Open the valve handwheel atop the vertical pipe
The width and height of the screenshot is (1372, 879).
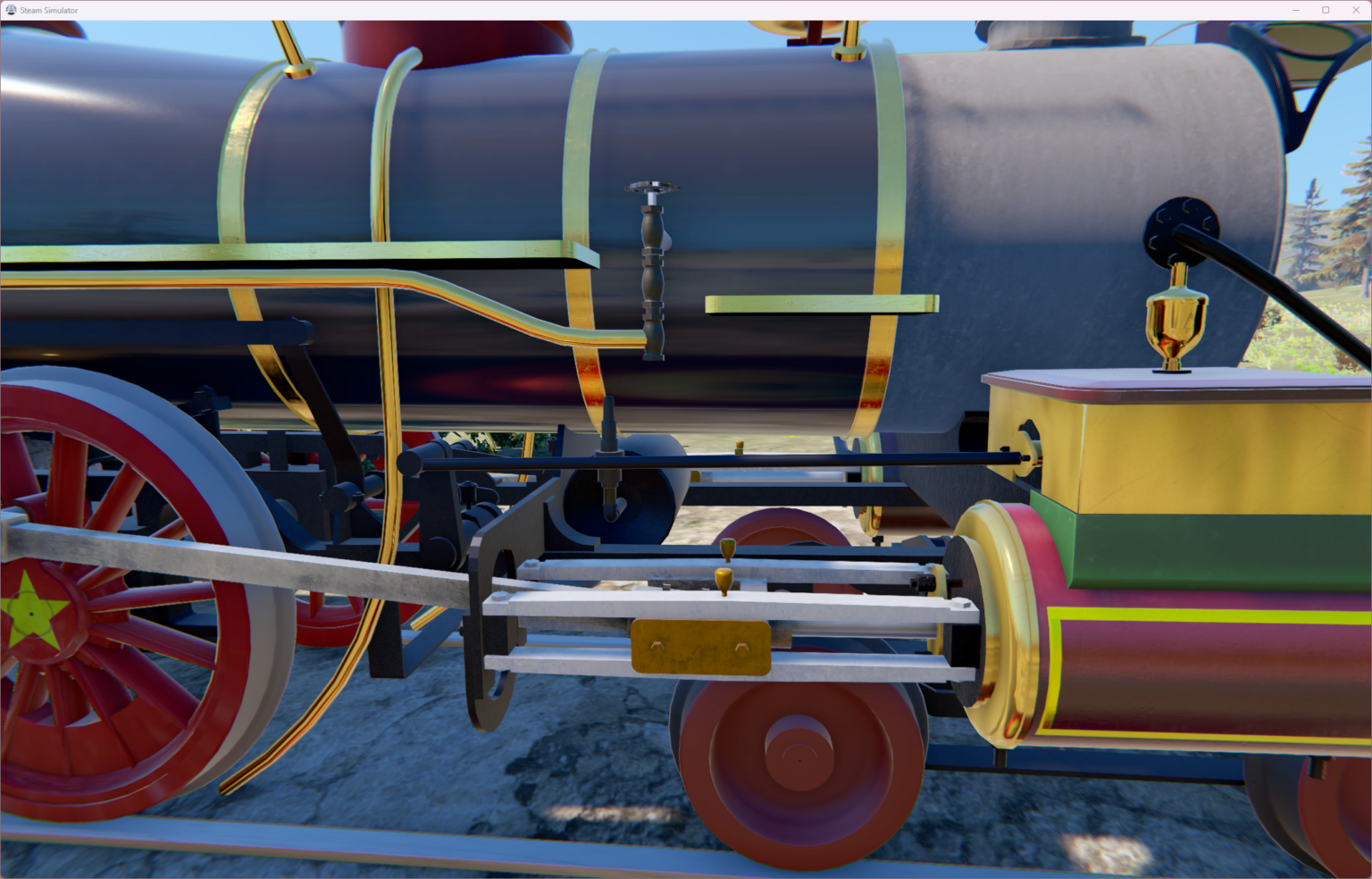tap(651, 187)
